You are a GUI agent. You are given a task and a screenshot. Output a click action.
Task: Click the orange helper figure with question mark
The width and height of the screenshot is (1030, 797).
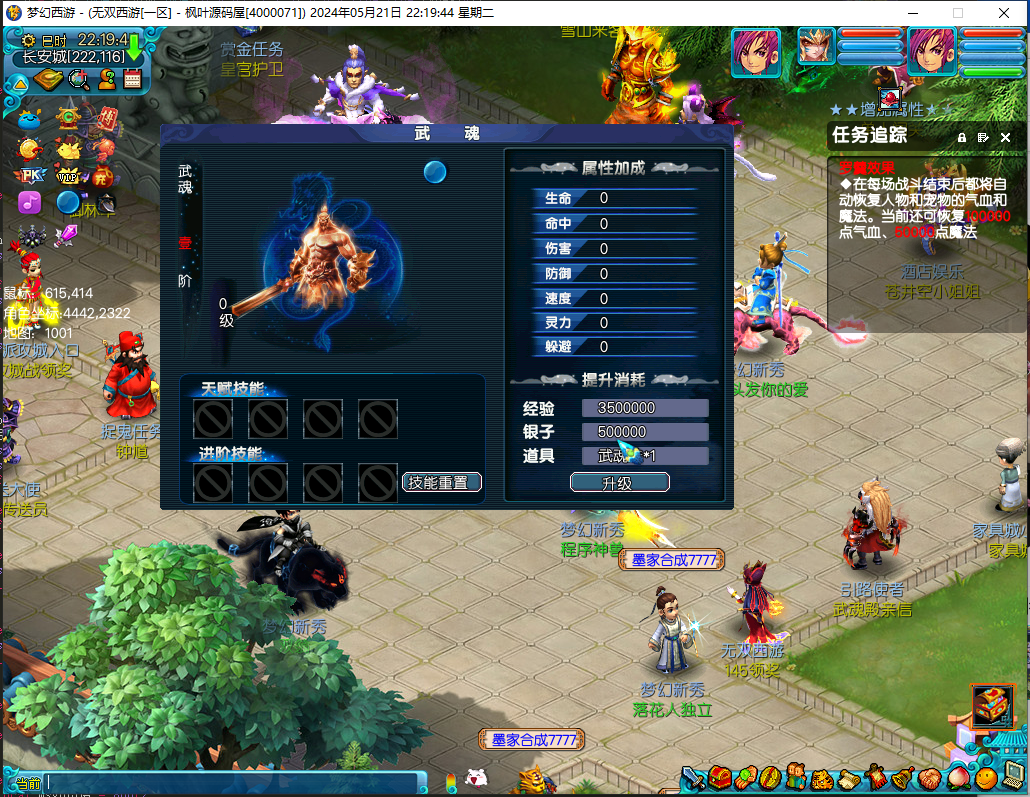(x=106, y=80)
